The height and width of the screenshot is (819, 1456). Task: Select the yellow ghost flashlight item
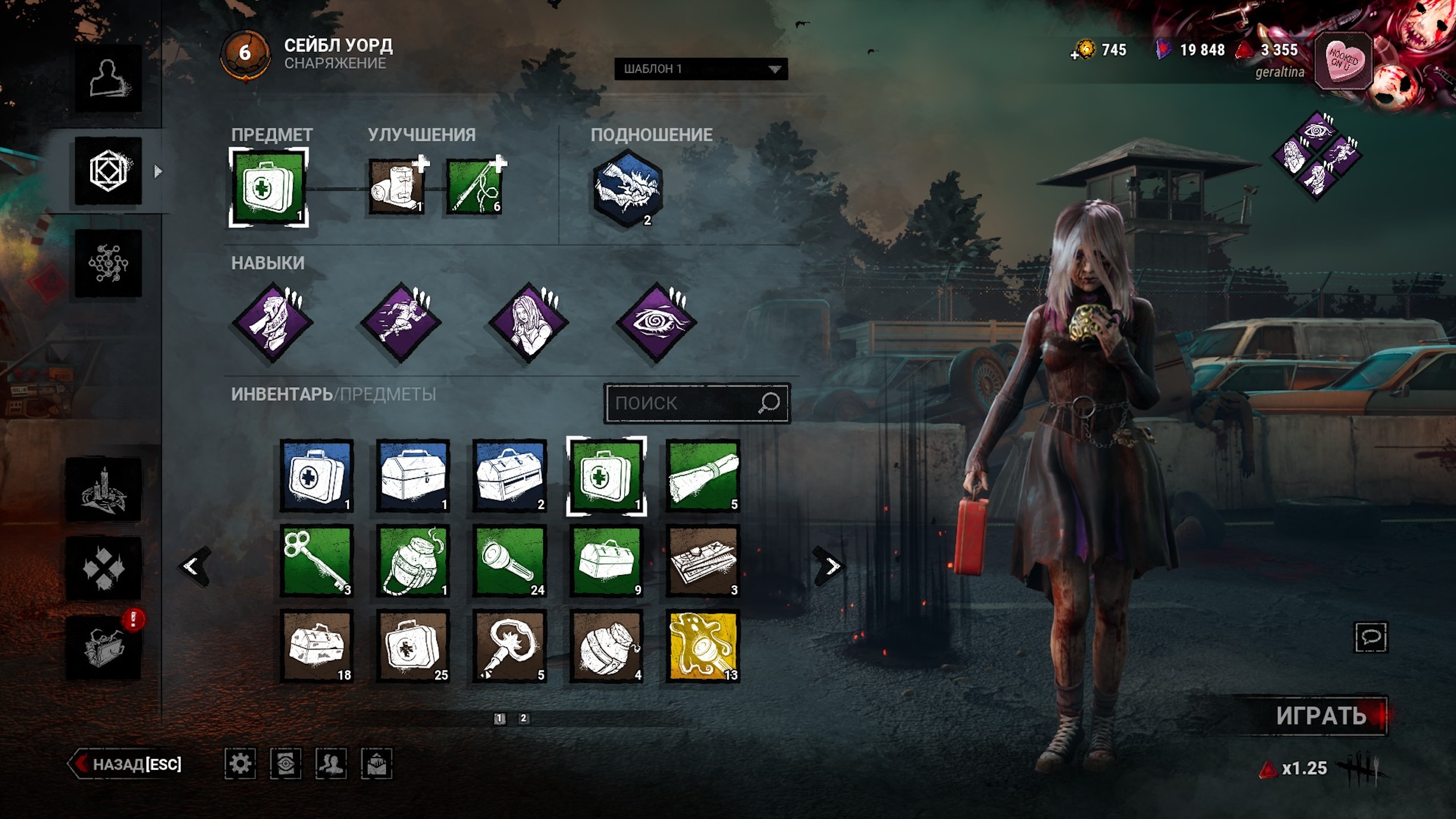point(703,646)
